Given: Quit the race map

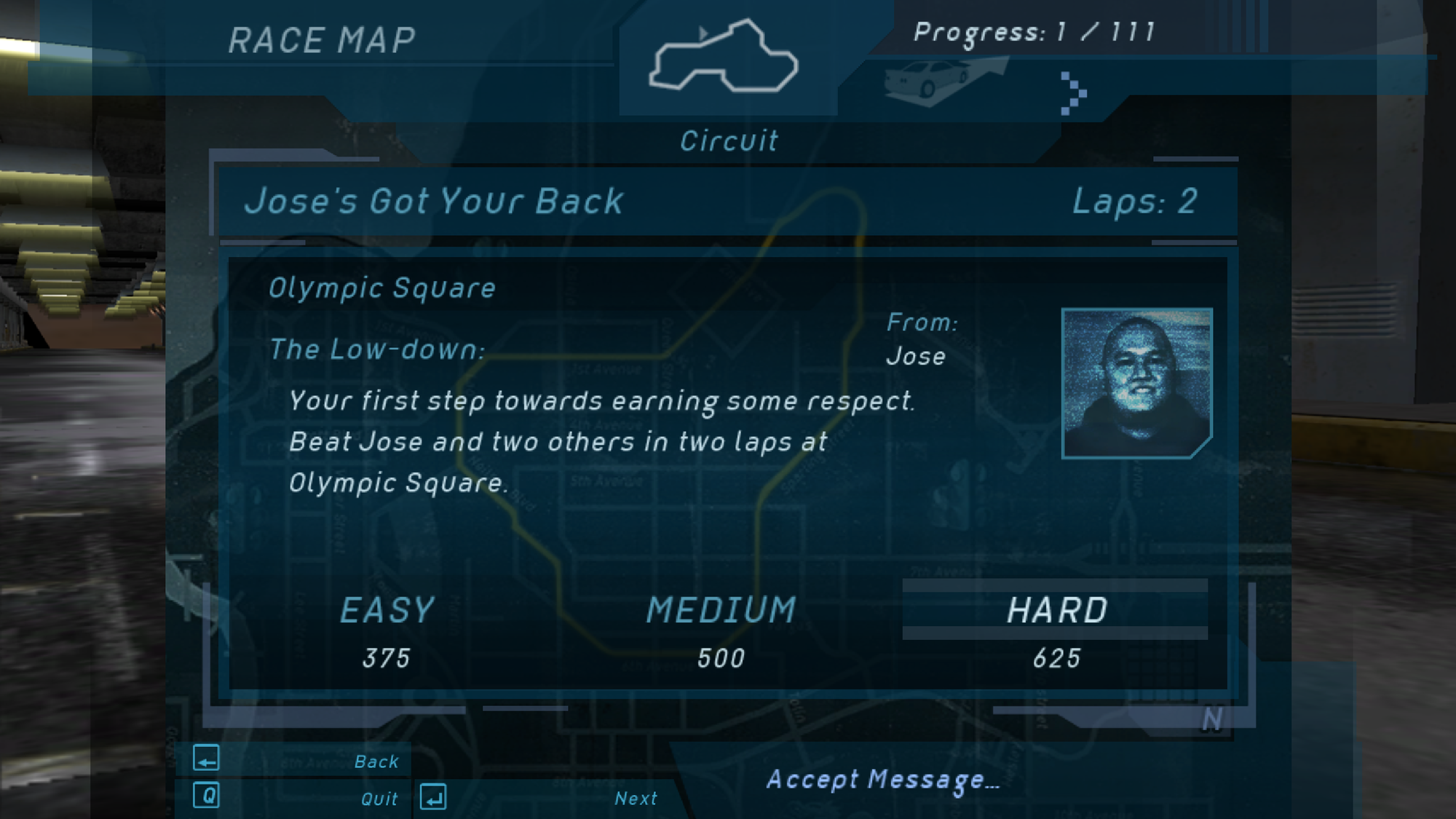Looking at the screenshot, I should (x=379, y=799).
